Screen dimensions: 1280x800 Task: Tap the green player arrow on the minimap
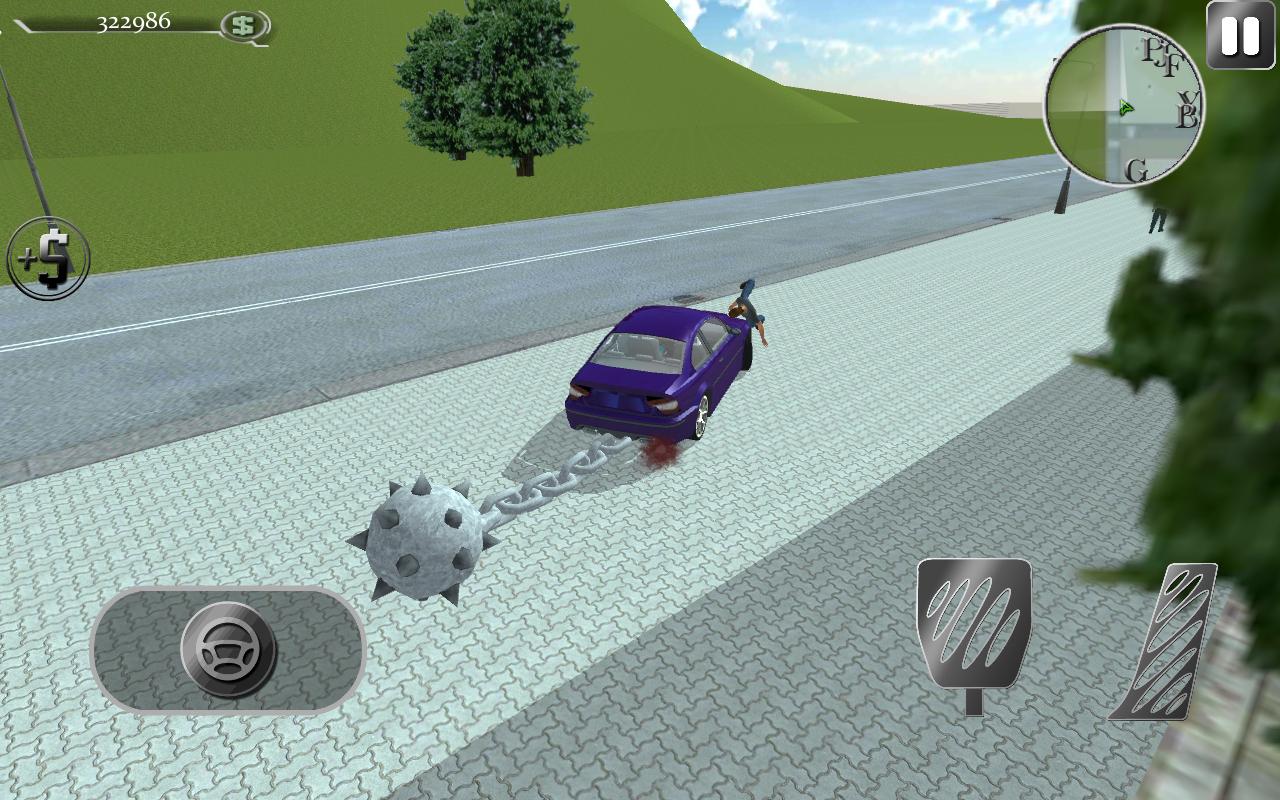[x=1125, y=105]
